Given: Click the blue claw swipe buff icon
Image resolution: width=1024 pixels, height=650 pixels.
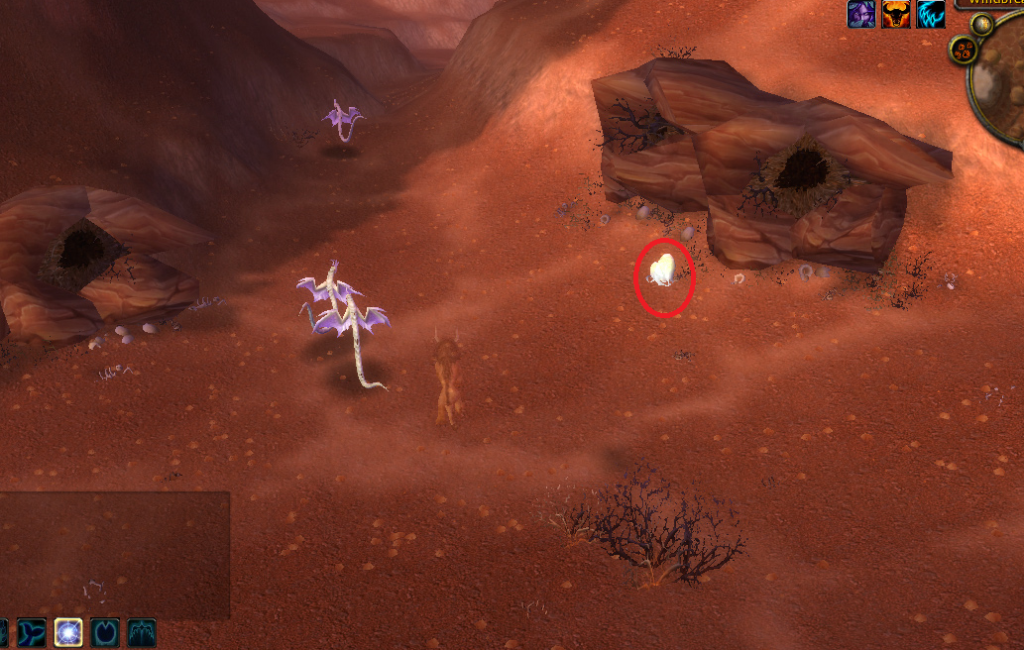Looking at the screenshot, I should coord(931,14).
